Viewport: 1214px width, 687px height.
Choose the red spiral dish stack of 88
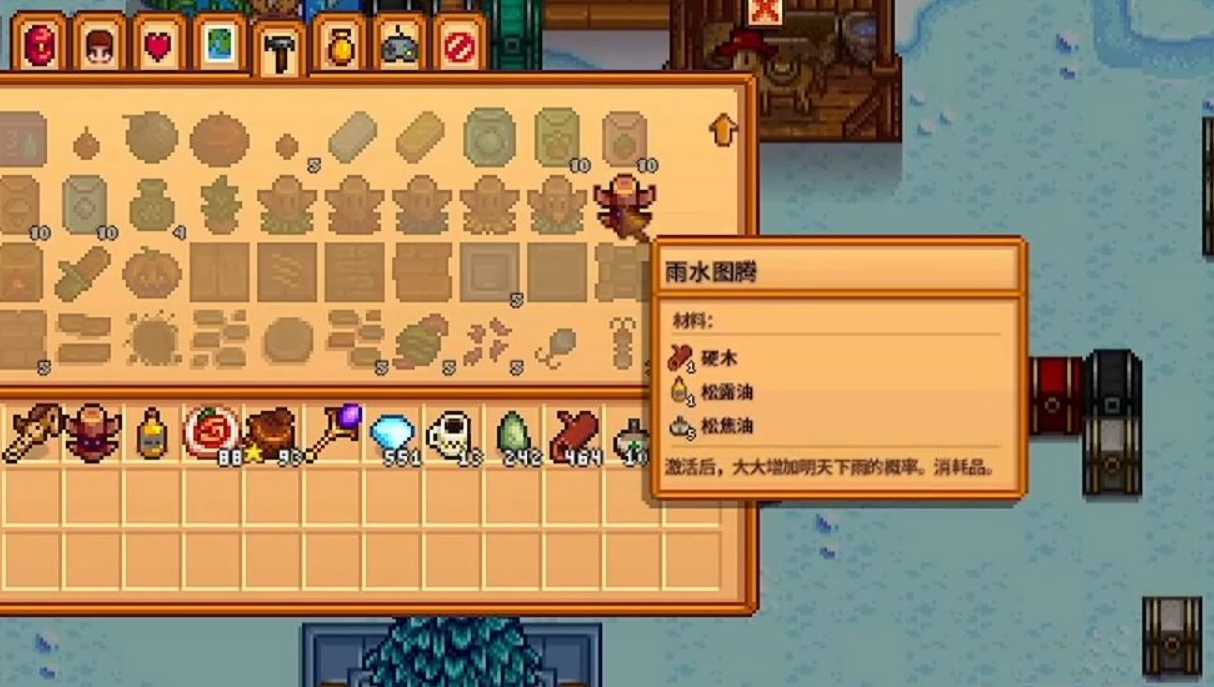211,434
